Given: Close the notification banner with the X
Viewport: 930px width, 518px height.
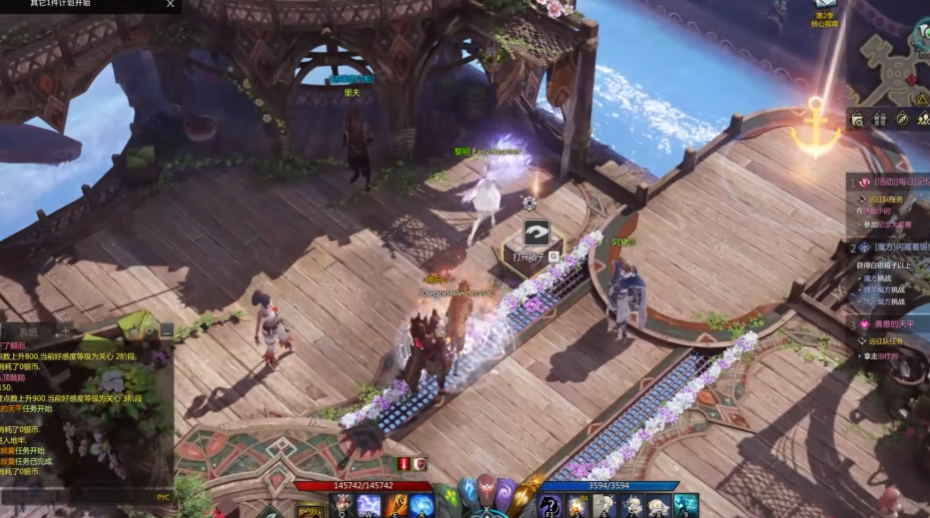Looking at the screenshot, I should click(x=170, y=4).
